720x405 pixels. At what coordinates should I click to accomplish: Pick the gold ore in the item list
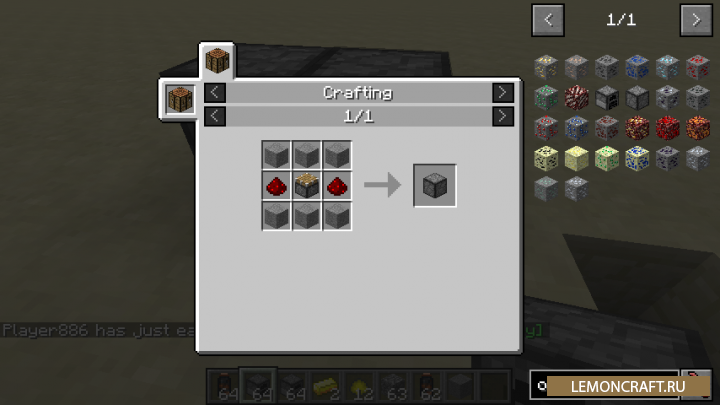pos(545,67)
